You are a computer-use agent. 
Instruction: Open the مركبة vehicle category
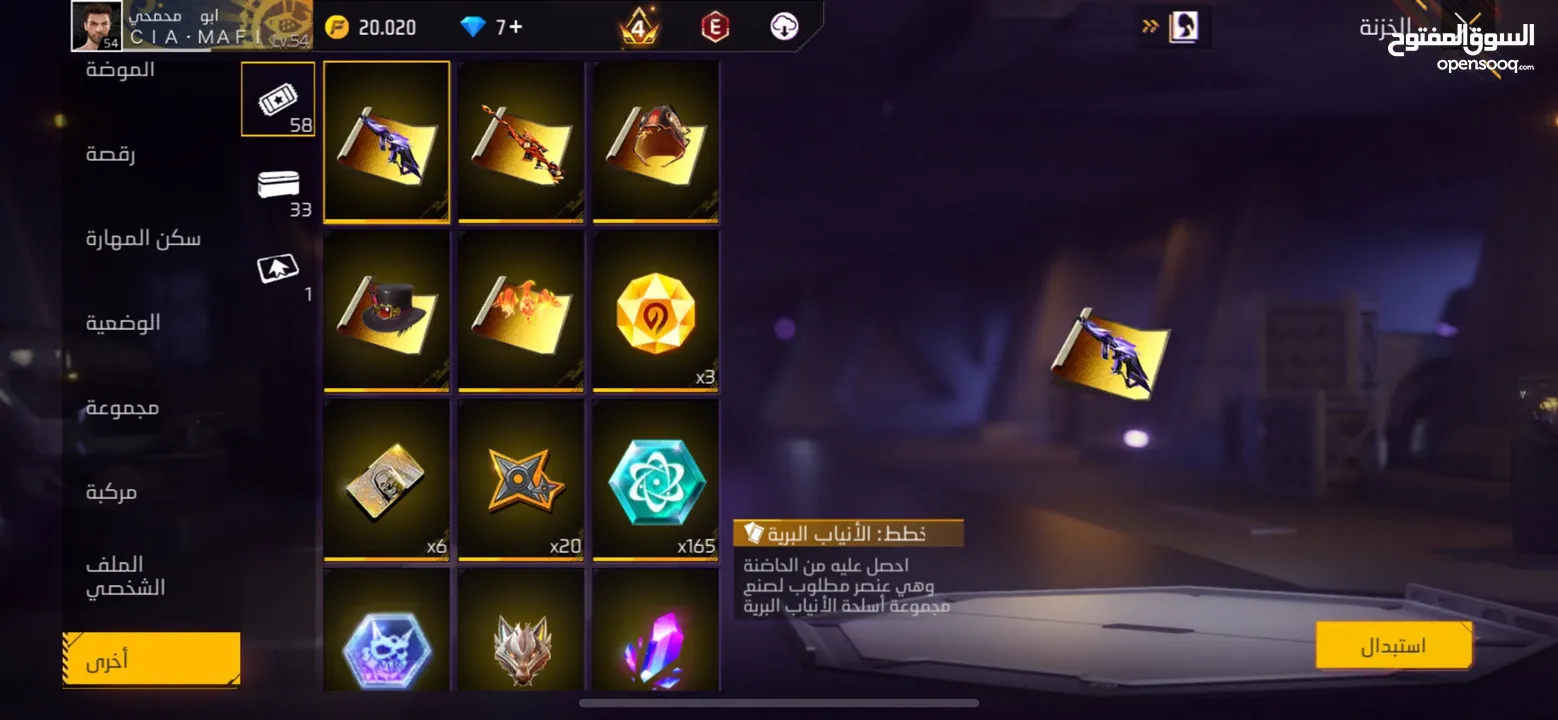pyautogui.click(x=111, y=491)
